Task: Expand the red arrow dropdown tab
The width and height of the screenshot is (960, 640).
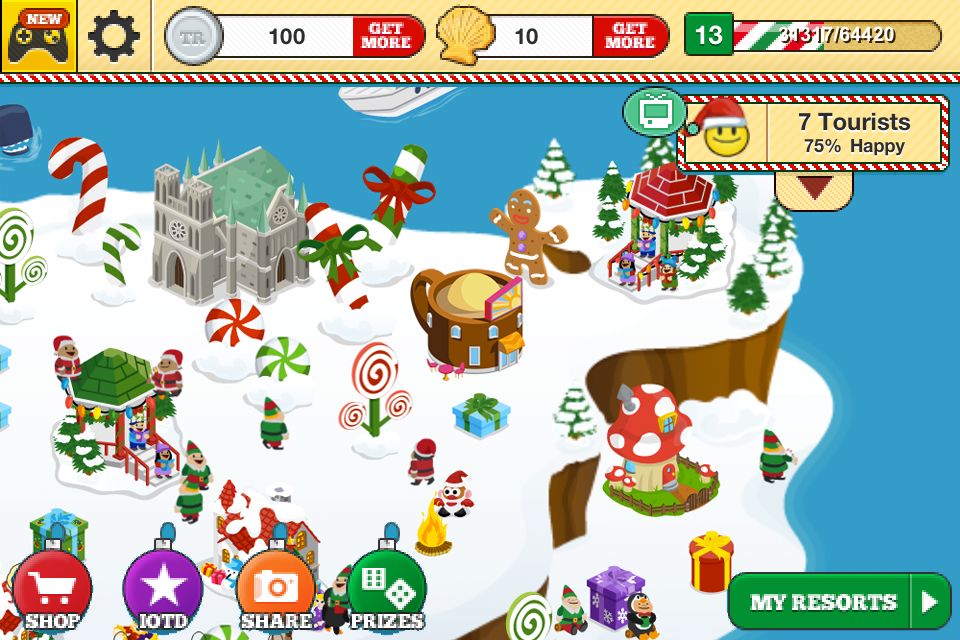Action: (x=813, y=188)
